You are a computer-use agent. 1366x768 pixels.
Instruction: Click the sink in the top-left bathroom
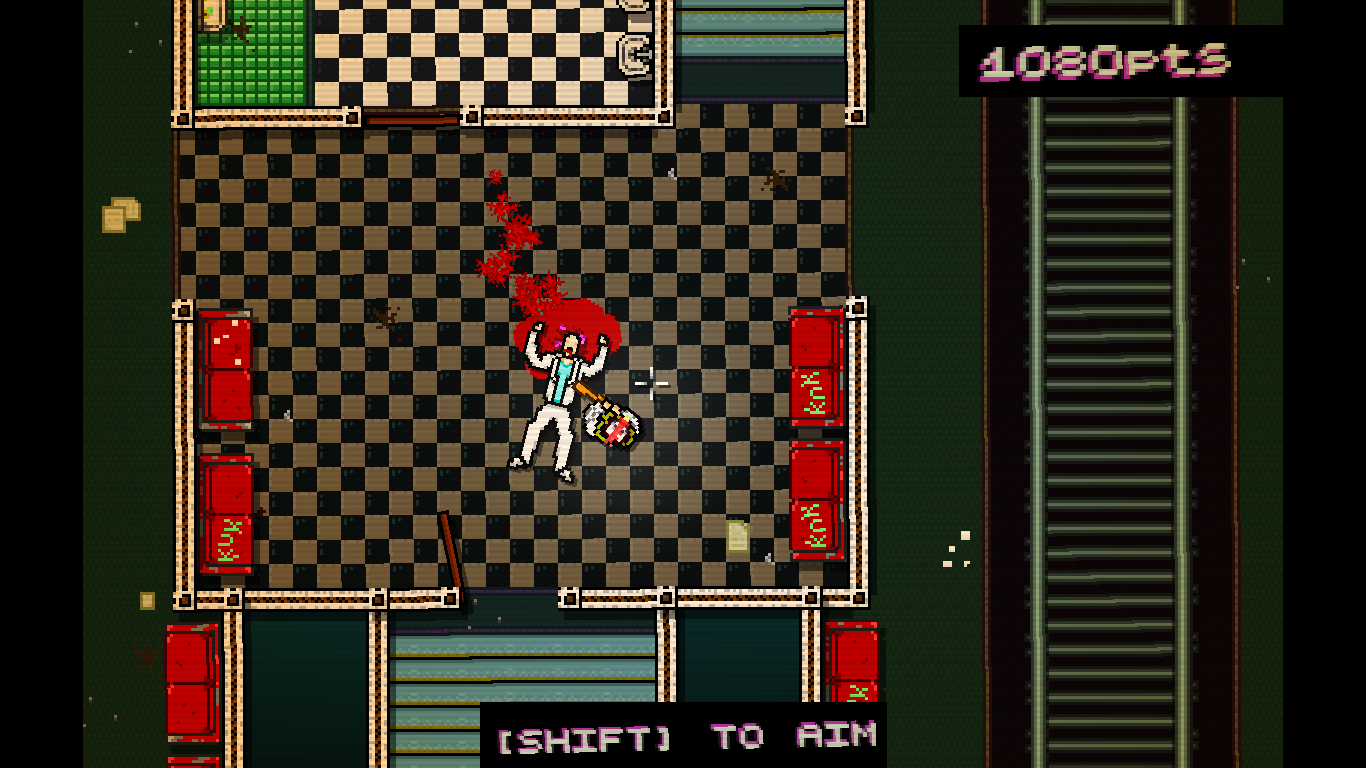214,14
